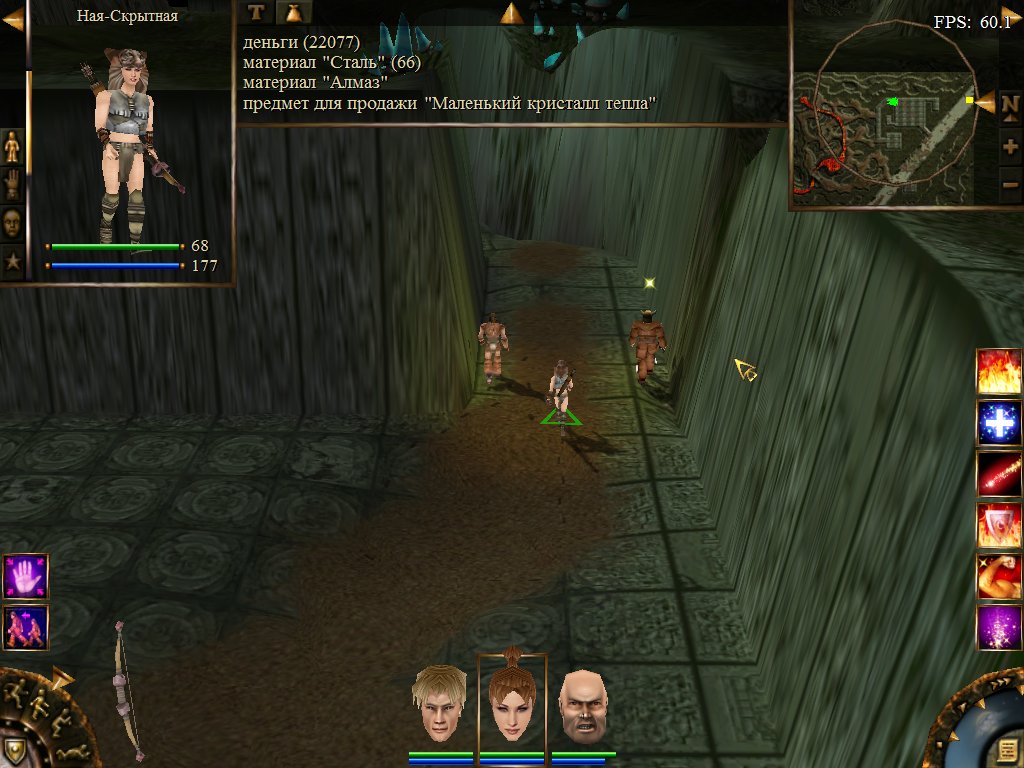Activate the purple open-hand skill icon
Screen dimensions: 1024x768
[25, 577]
